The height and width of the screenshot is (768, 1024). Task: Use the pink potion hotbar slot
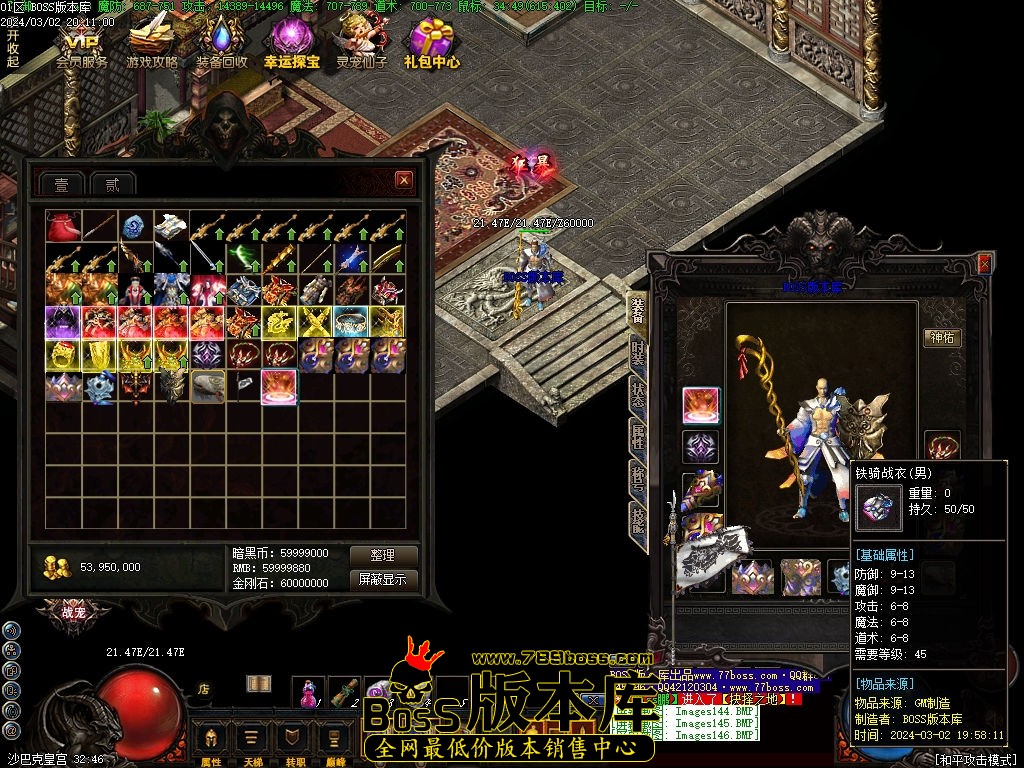(308, 692)
